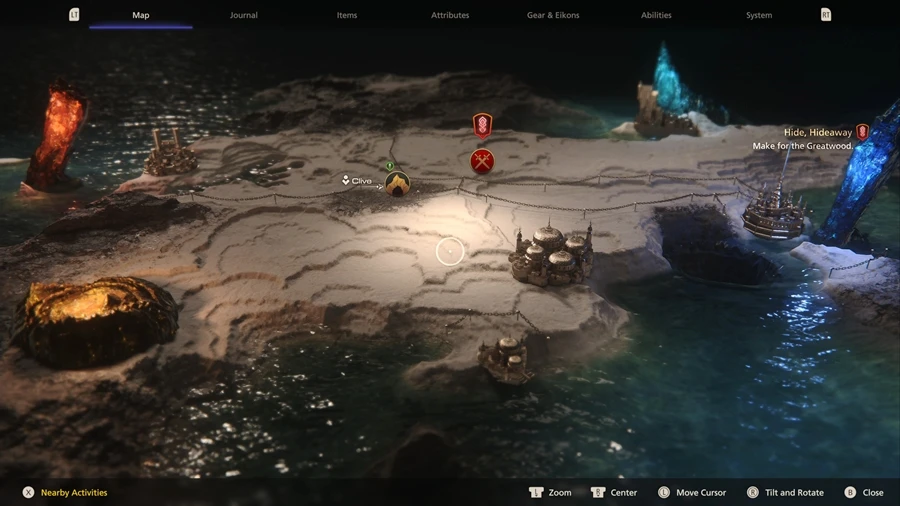The width and height of the screenshot is (900, 506).
Task: Open the System tab
Action: click(x=759, y=15)
